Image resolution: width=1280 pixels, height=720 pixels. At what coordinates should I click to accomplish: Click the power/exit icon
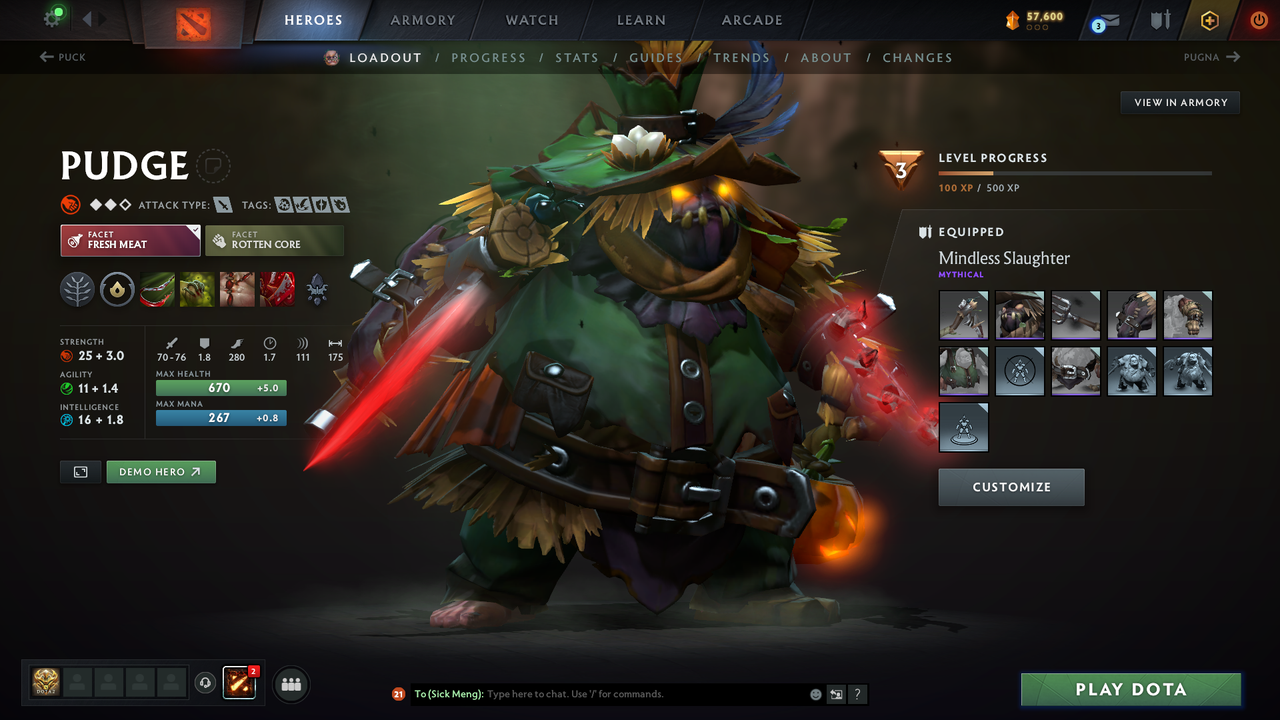1258,20
